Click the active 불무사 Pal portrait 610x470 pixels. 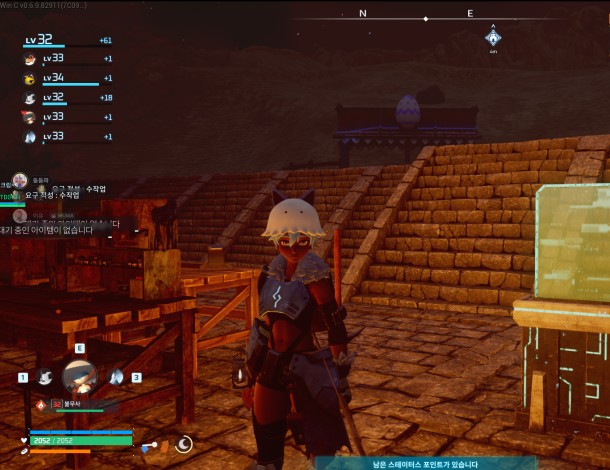79,378
